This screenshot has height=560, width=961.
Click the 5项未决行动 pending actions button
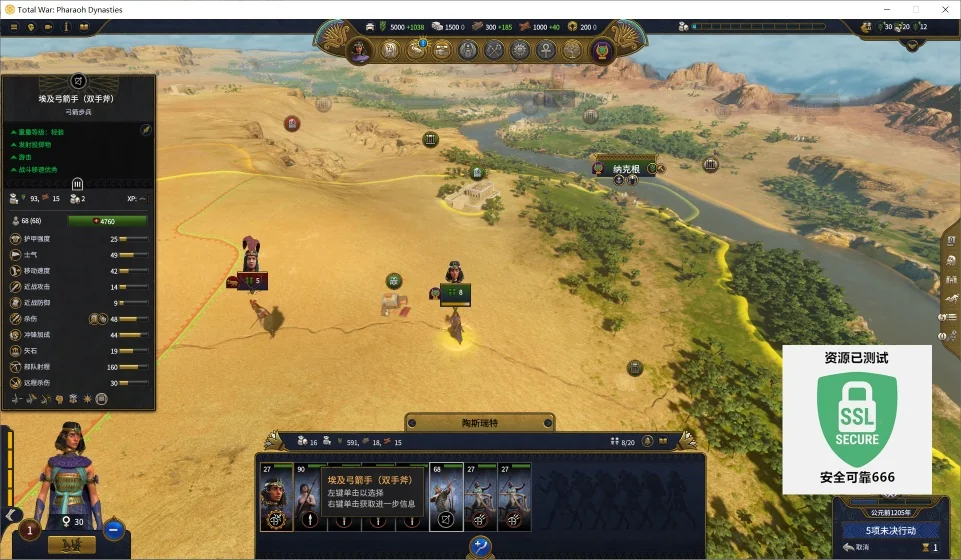pos(890,531)
